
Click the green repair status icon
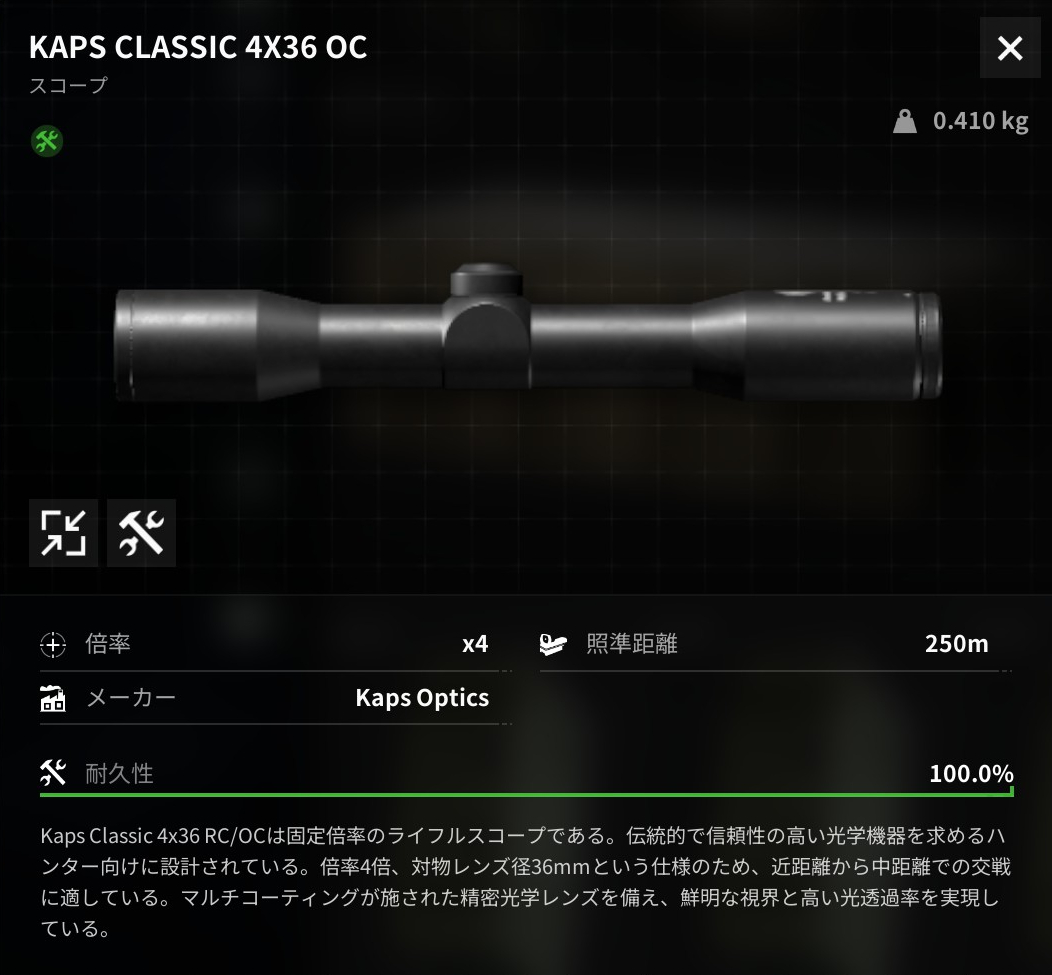click(46, 141)
